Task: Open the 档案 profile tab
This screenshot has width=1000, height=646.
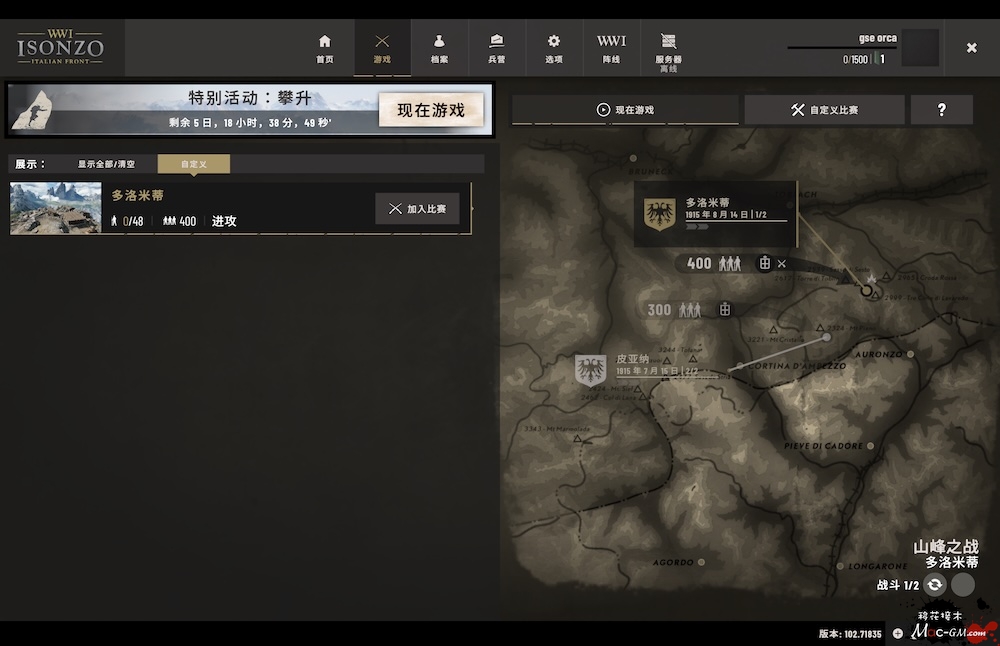Action: [x=439, y=48]
